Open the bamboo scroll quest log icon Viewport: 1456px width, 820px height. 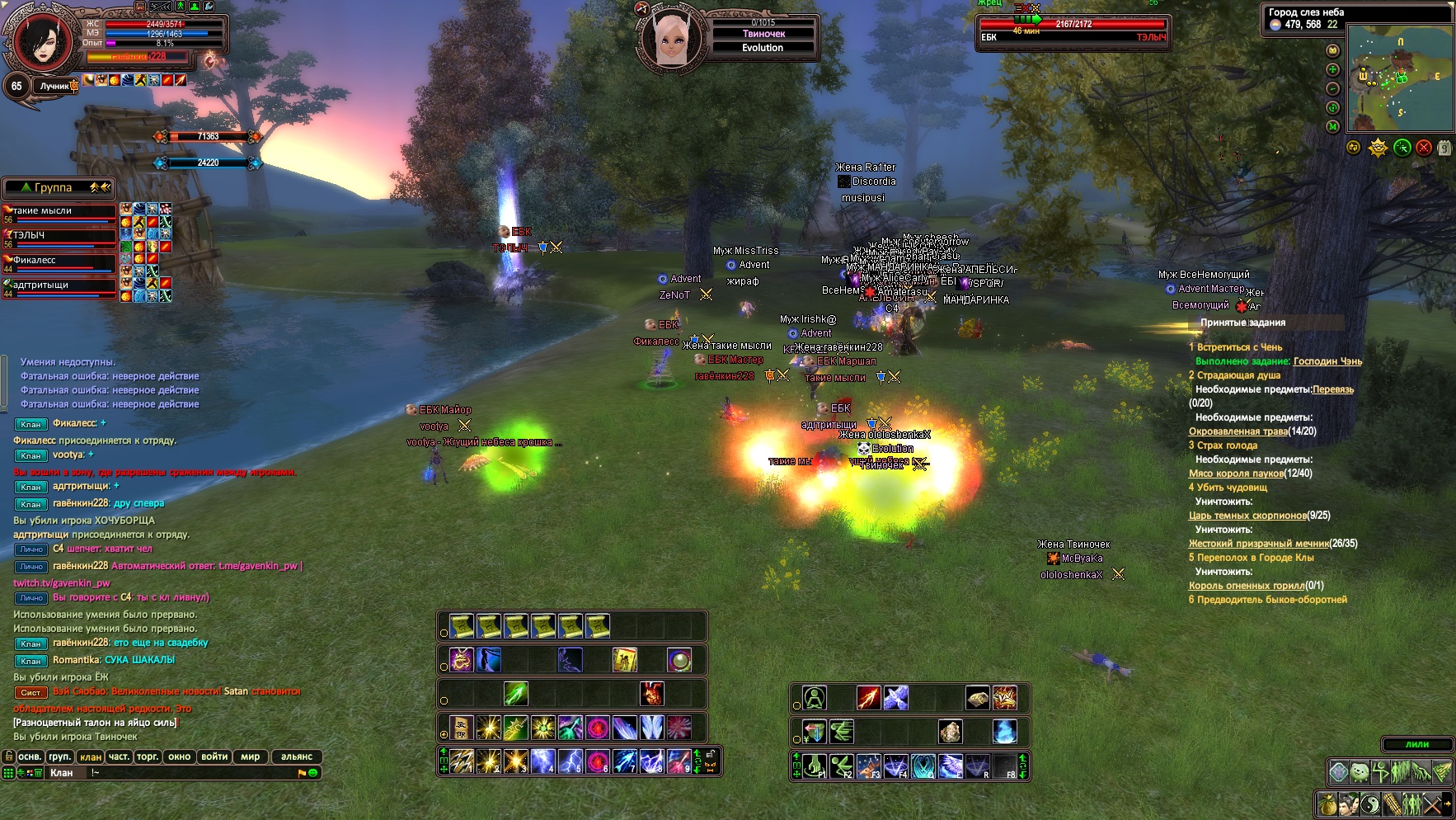(1391, 803)
